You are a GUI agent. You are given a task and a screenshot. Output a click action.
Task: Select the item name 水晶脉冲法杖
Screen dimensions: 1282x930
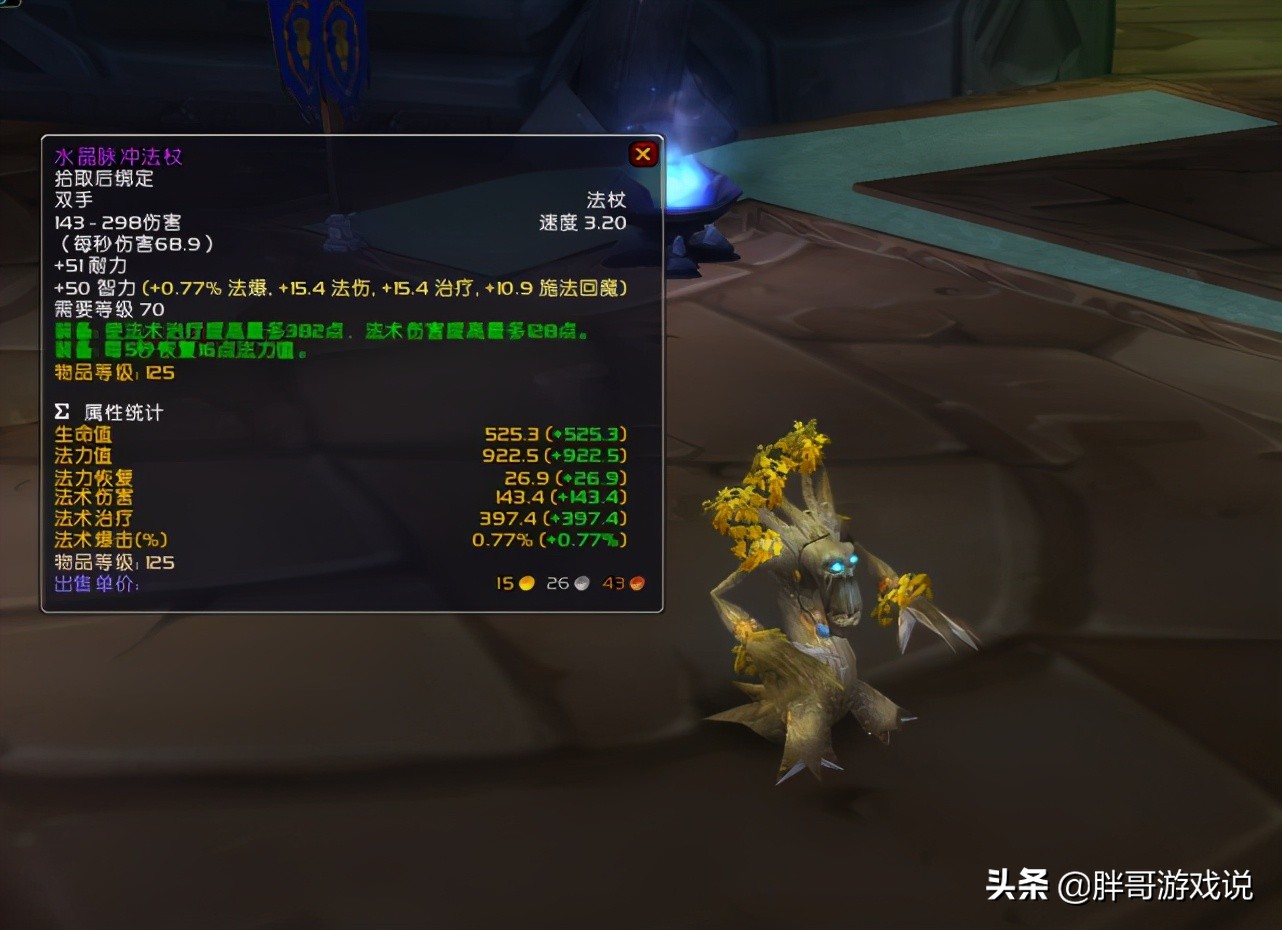click(119, 156)
